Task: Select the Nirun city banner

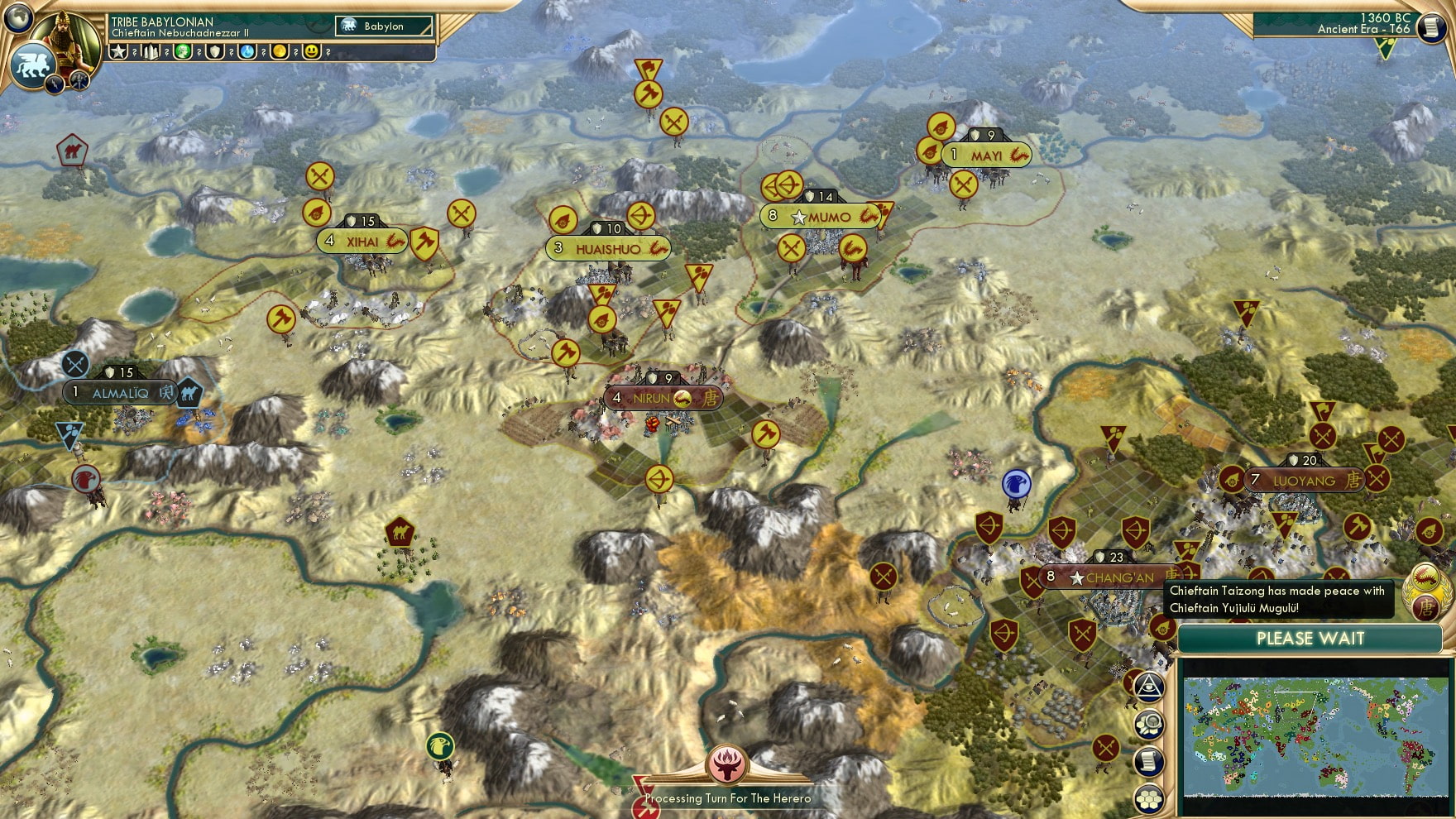Action: (x=662, y=399)
